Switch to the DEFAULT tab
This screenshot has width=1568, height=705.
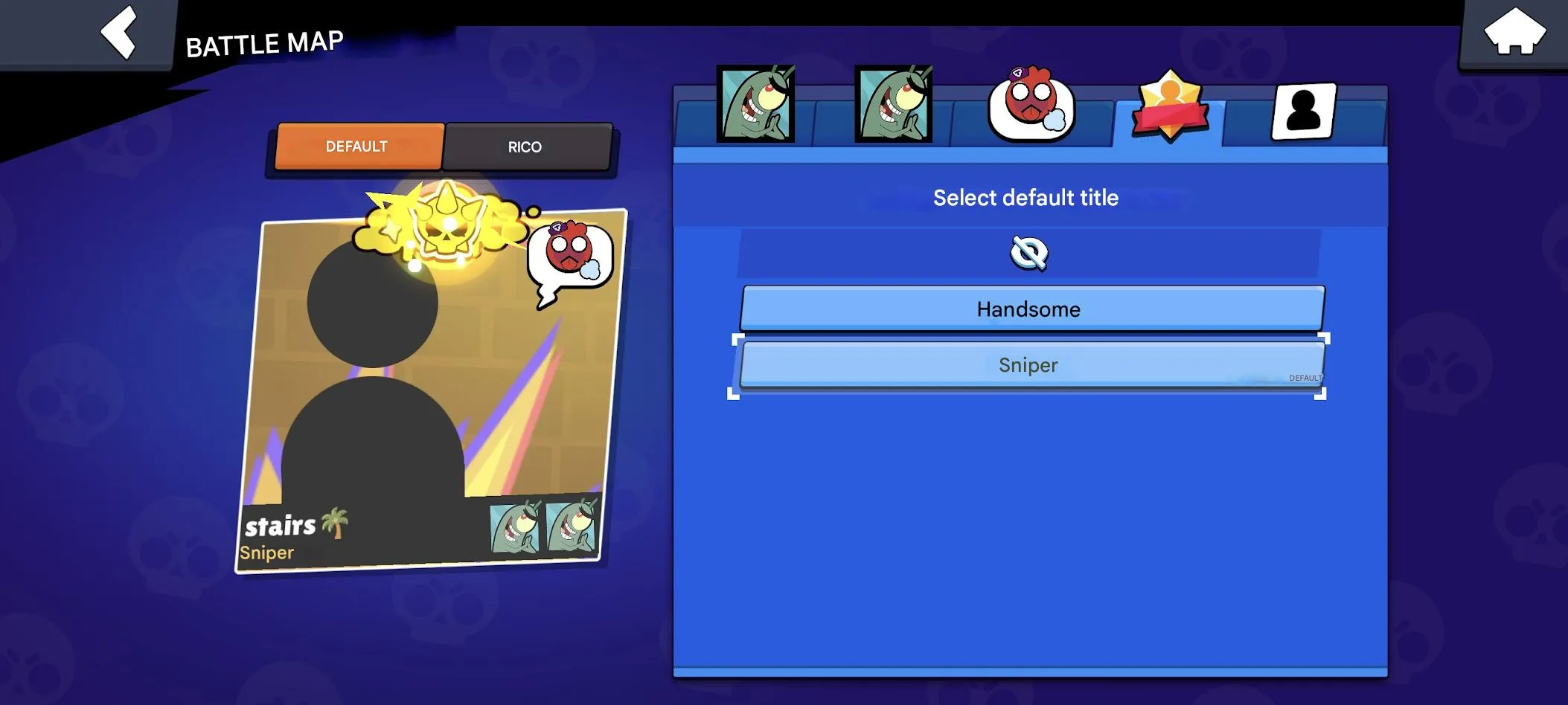(358, 147)
